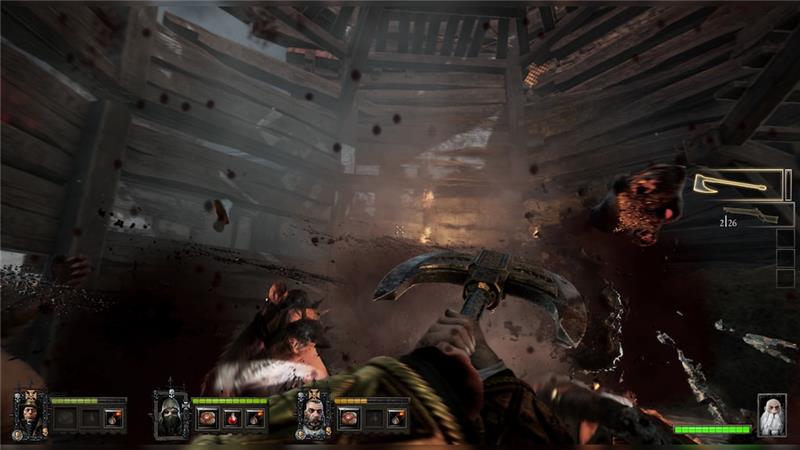Click the hooded teammate's healing supplies slot
Viewport: 800px width, 450px height.
(207, 418)
